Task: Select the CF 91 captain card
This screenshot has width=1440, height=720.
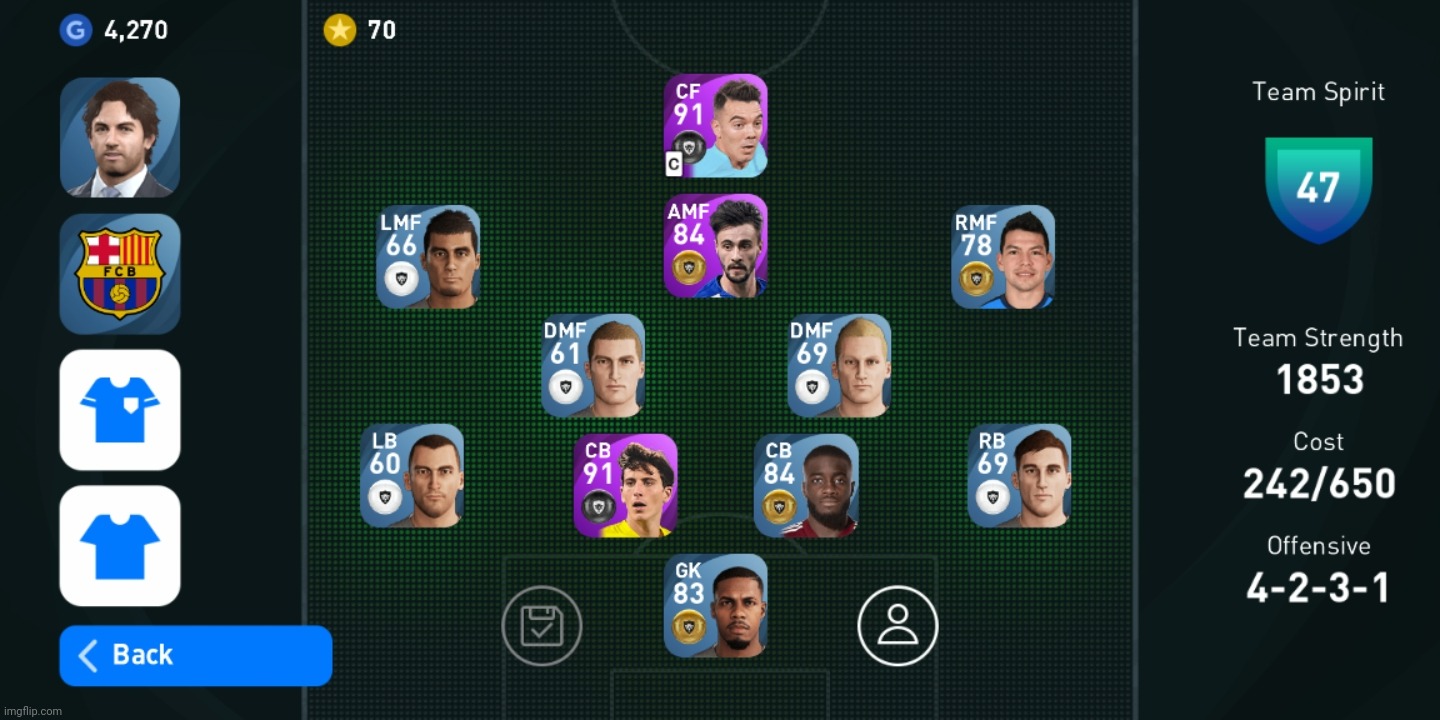Action: coord(715,125)
